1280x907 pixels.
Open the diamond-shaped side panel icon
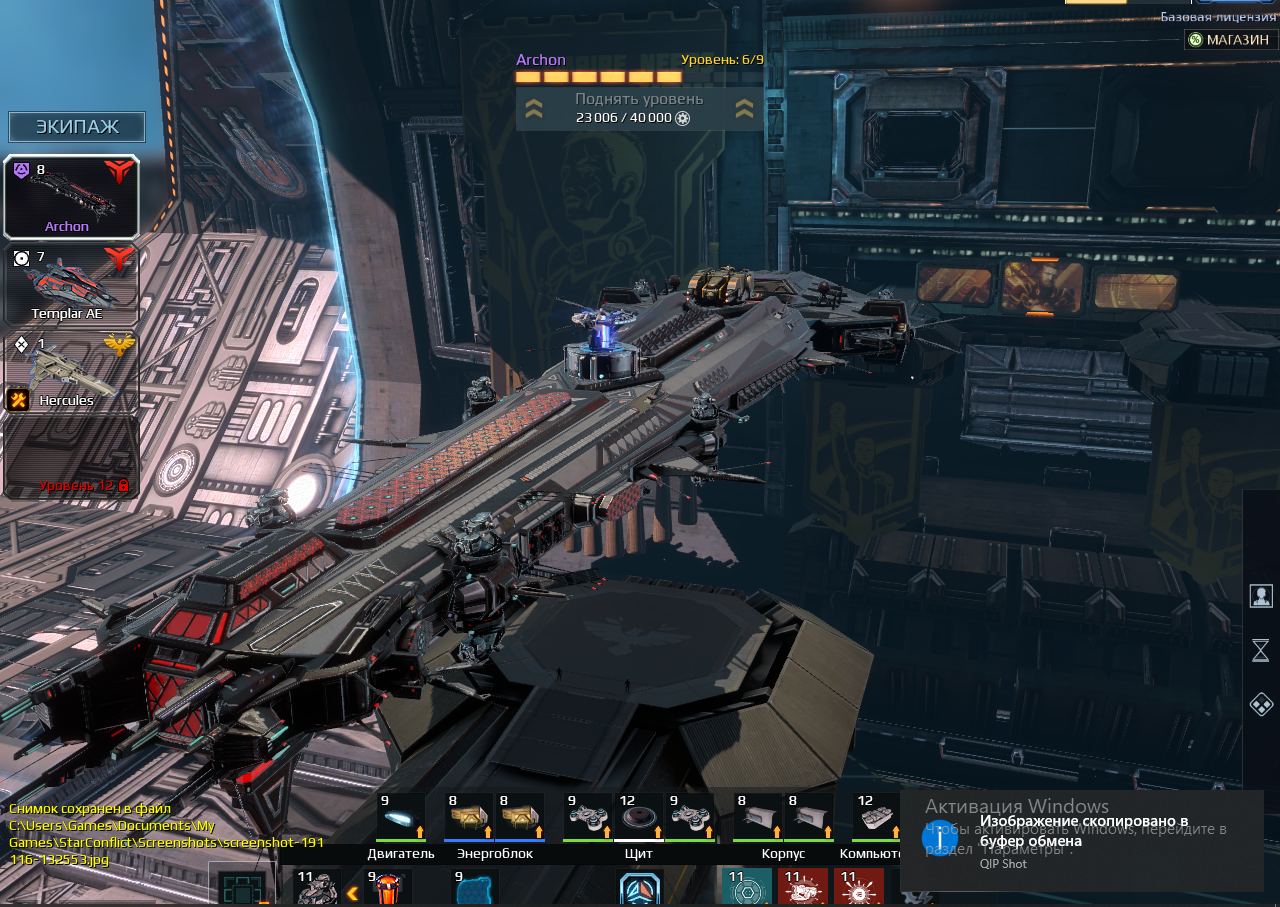1261,705
